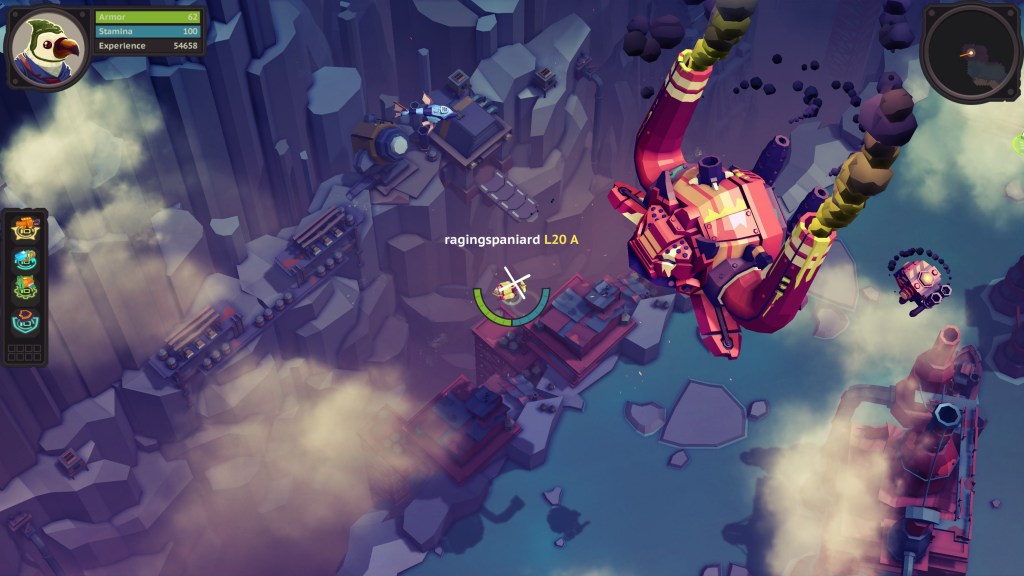Image resolution: width=1024 pixels, height=576 pixels.
Task: Select the teal shield badge icon
Action: pyautogui.click(x=25, y=320)
